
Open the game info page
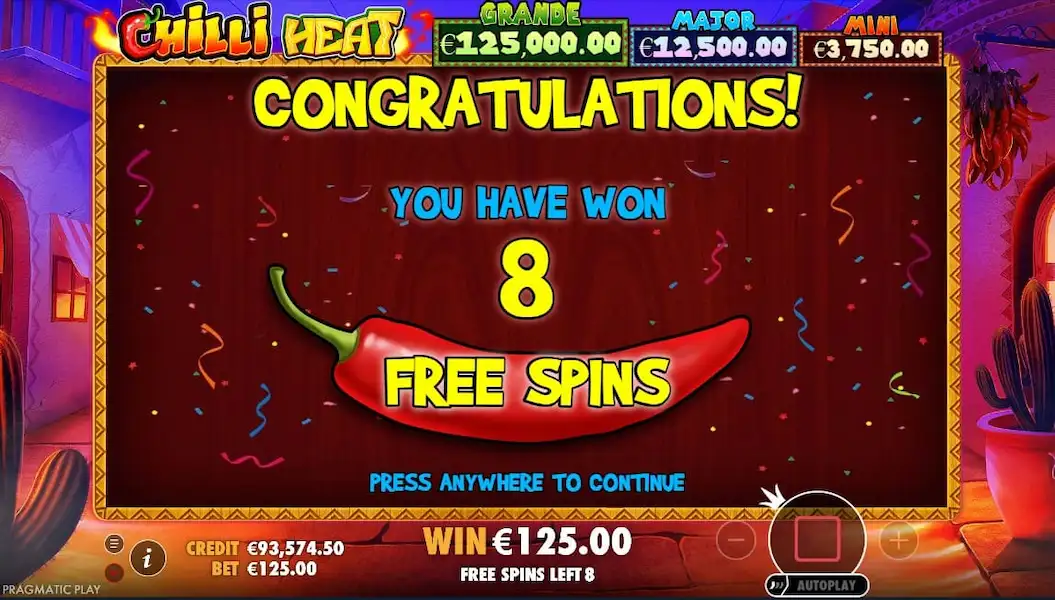pyautogui.click(x=148, y=558)
